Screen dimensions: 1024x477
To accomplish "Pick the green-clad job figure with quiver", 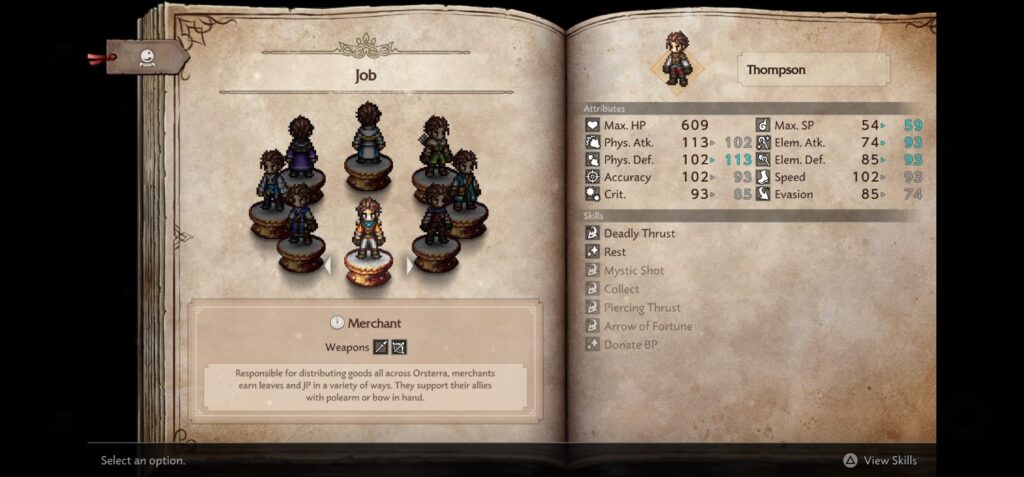I will click(x=435, y=156).
